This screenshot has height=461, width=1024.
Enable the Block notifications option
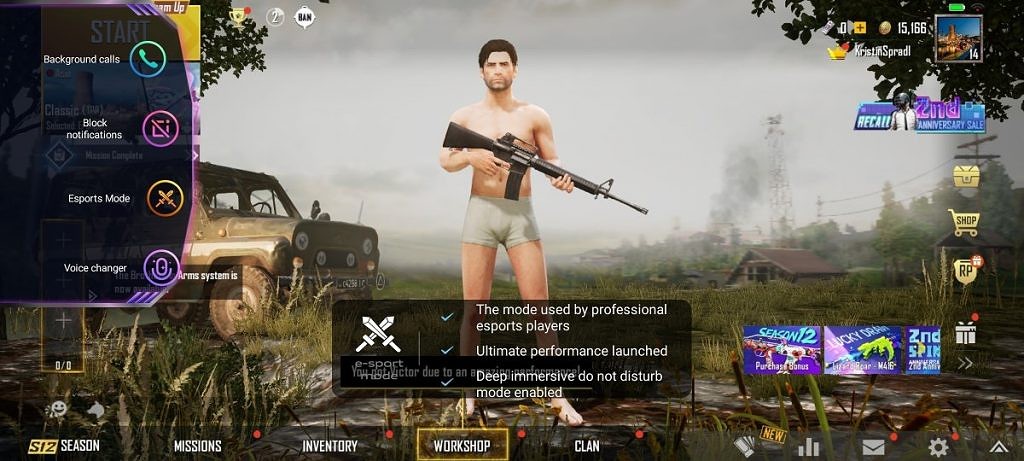coord(160,128)
